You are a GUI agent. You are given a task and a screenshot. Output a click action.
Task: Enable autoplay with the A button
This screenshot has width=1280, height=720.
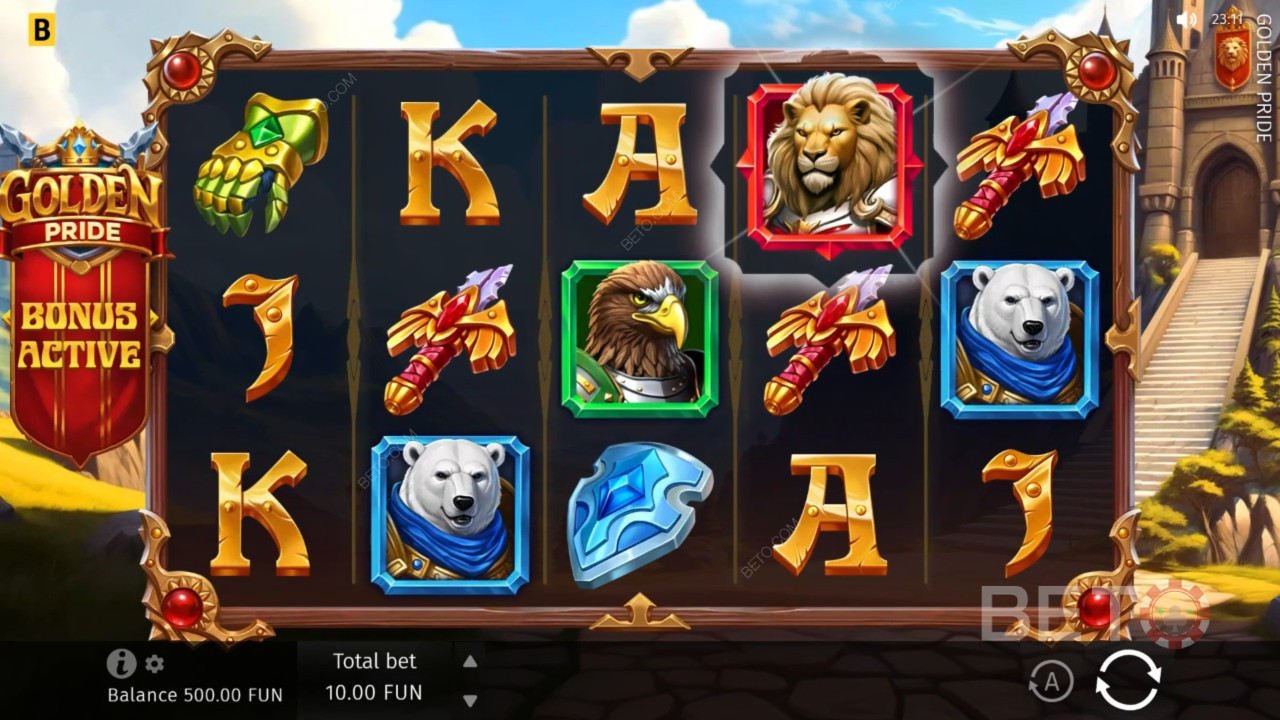pos(1051,682)
